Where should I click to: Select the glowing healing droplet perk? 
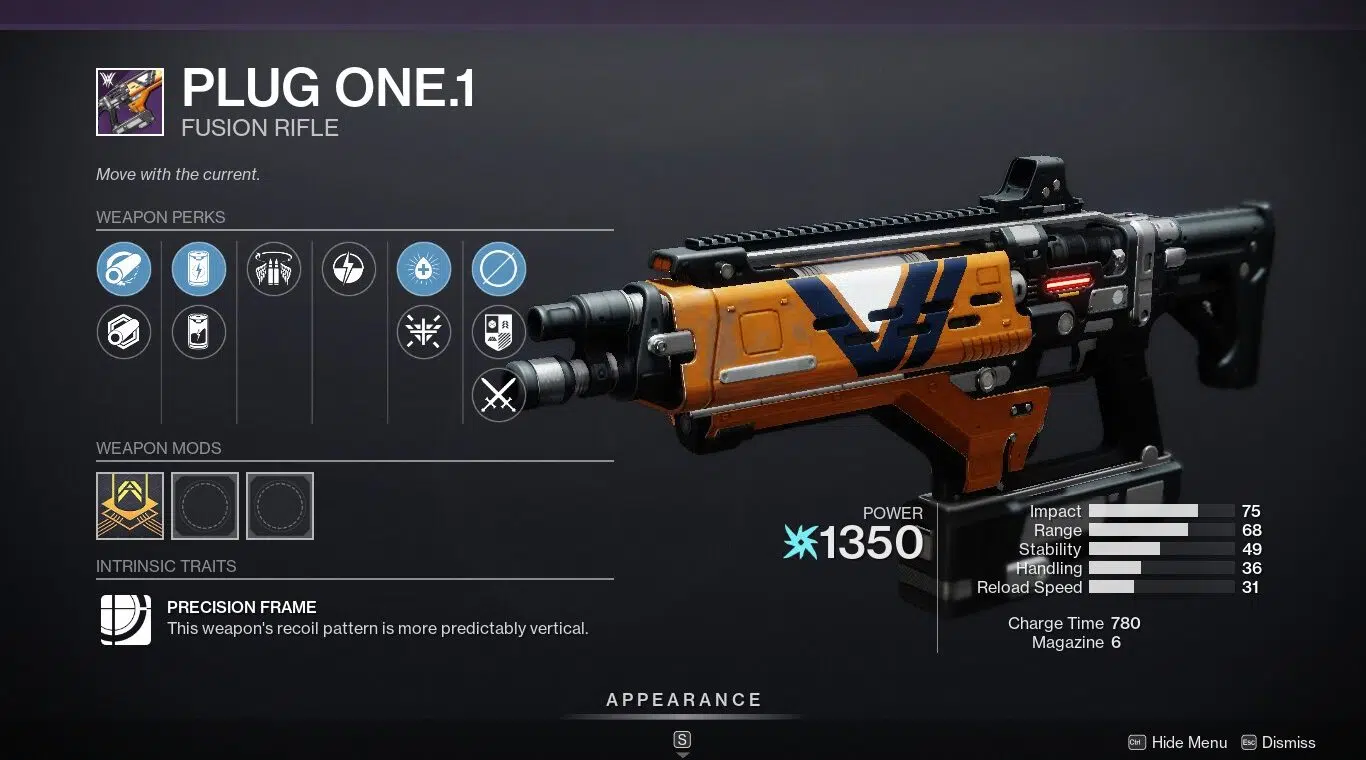tap(424, 269)
